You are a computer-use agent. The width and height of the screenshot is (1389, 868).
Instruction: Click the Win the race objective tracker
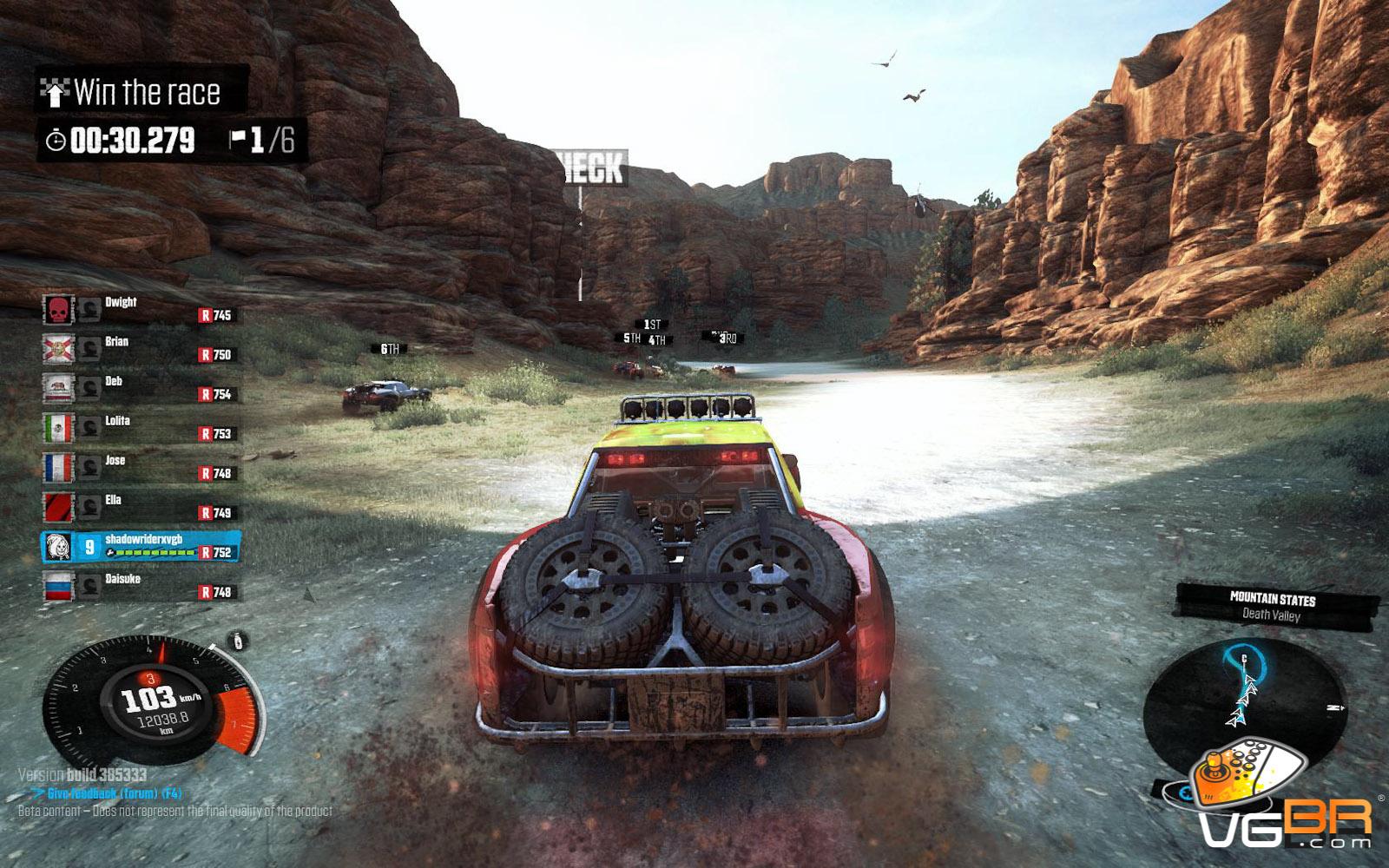click(x=143, y=91)
